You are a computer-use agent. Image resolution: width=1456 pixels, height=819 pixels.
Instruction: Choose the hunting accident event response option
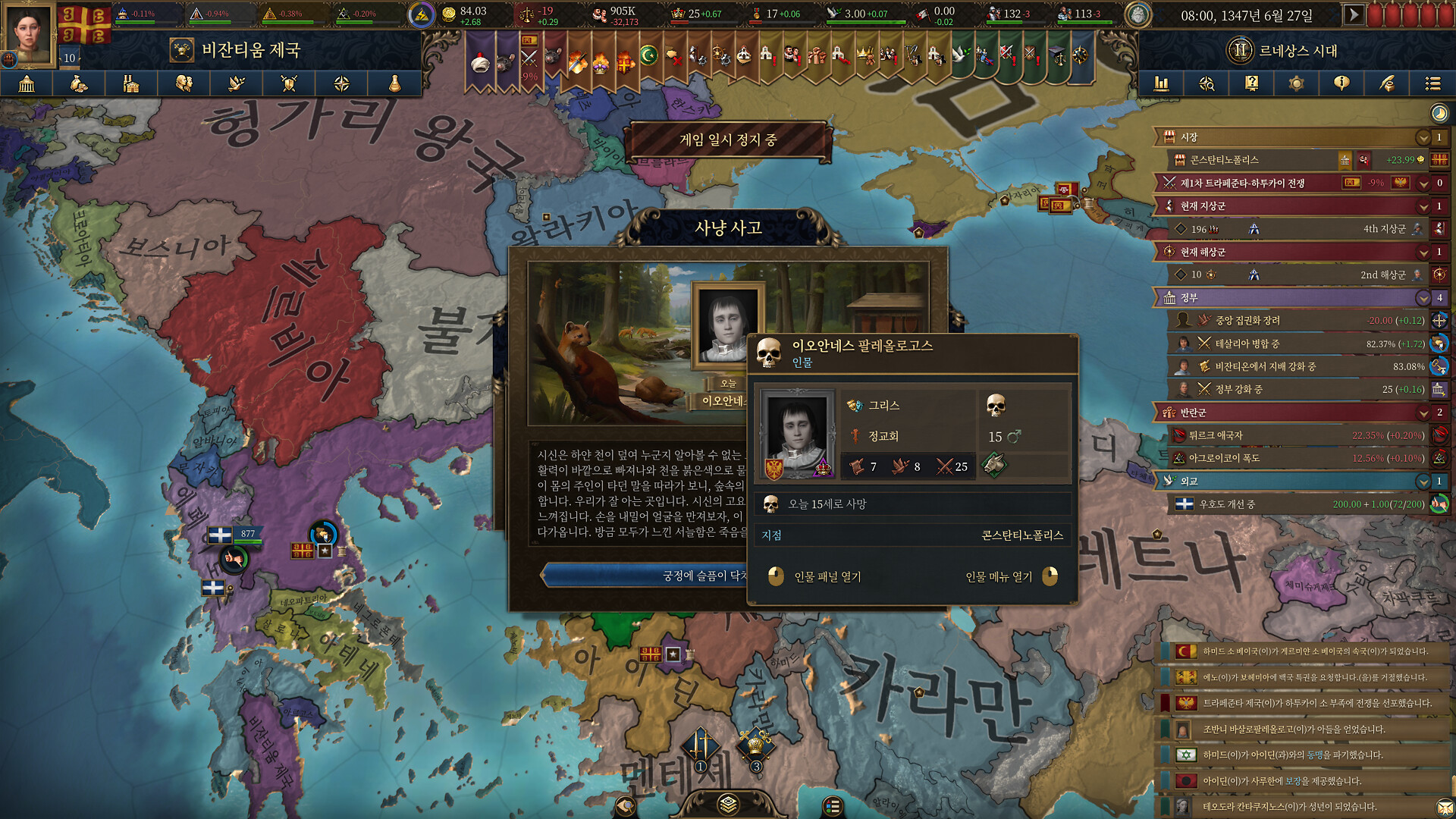click(645, 576)
